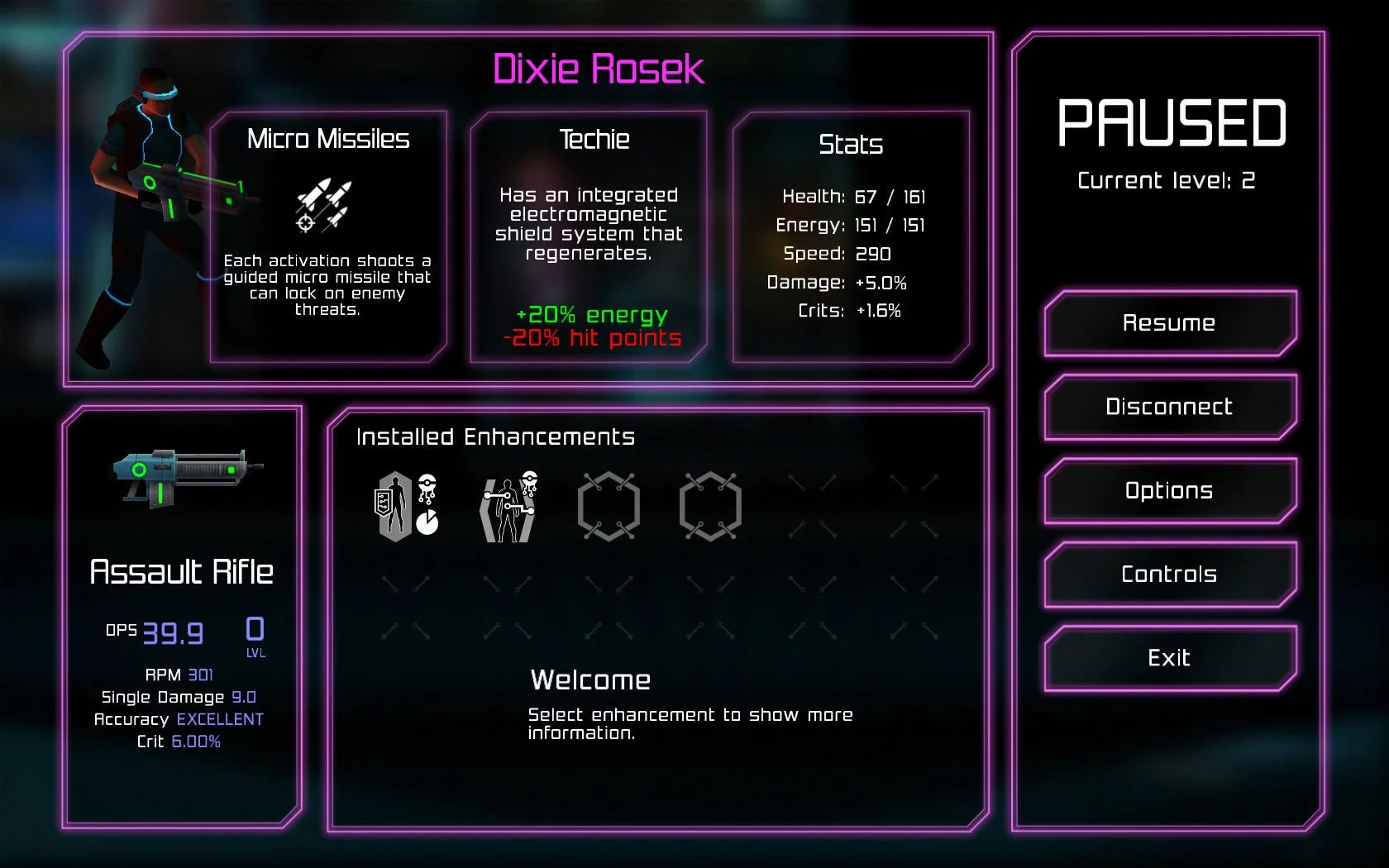Resume the paused game

[1169, 323]
